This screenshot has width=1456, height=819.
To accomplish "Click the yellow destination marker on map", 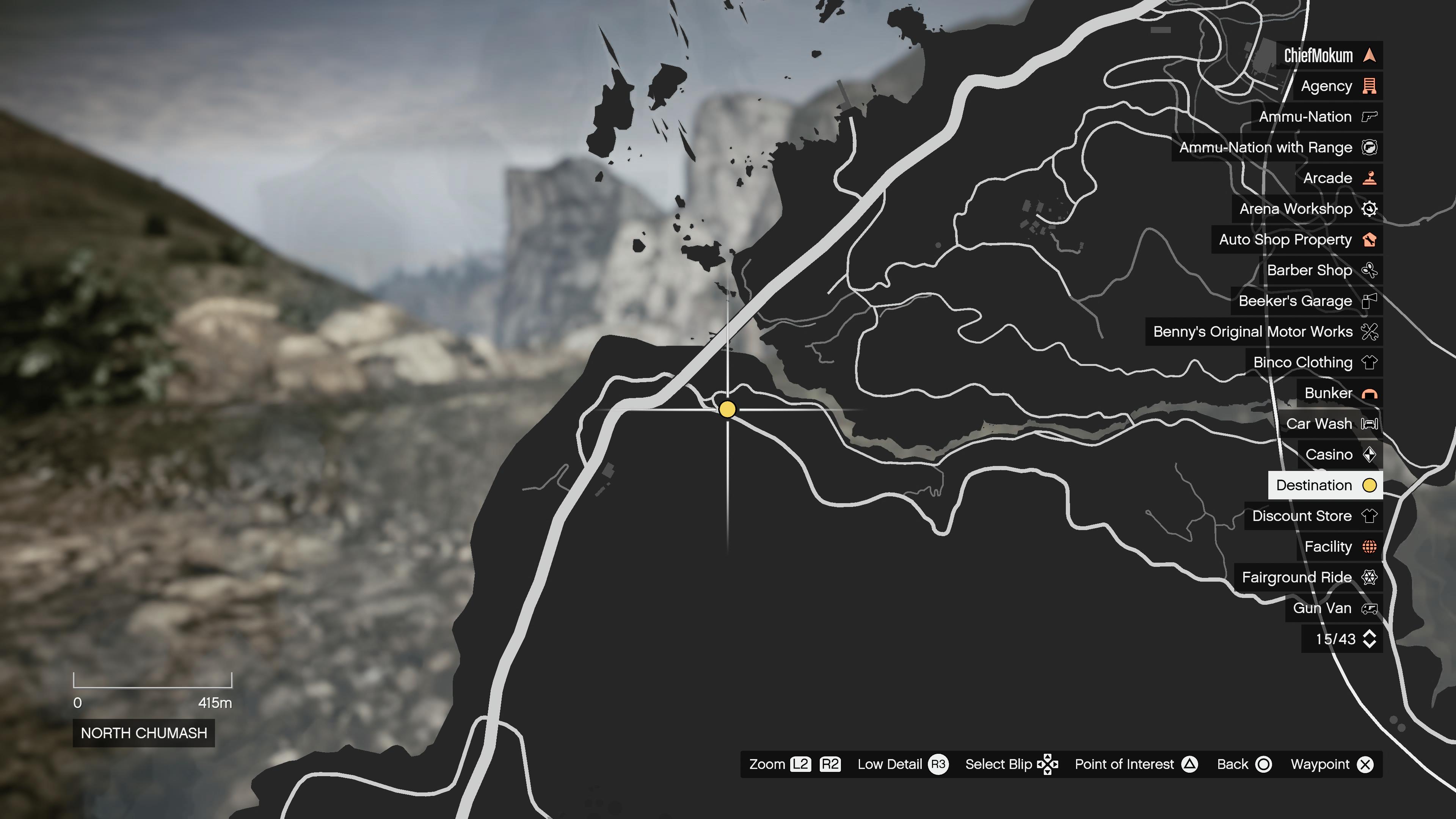I will 728,409.
